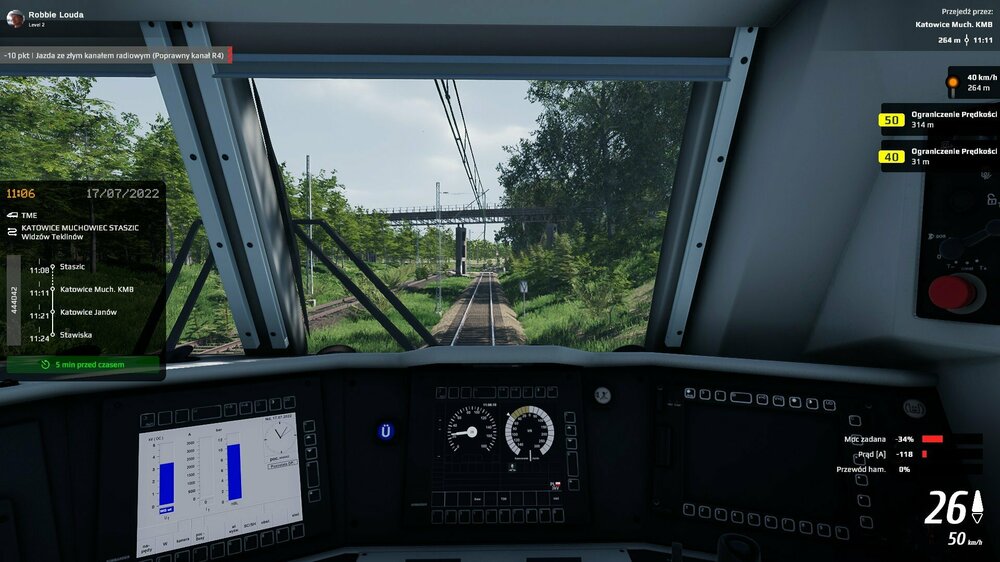Click the yellow 50 speed limit entry
The width and height of the screenshot is (1000, 562).
pyautogui.click(x=938, y=120)
